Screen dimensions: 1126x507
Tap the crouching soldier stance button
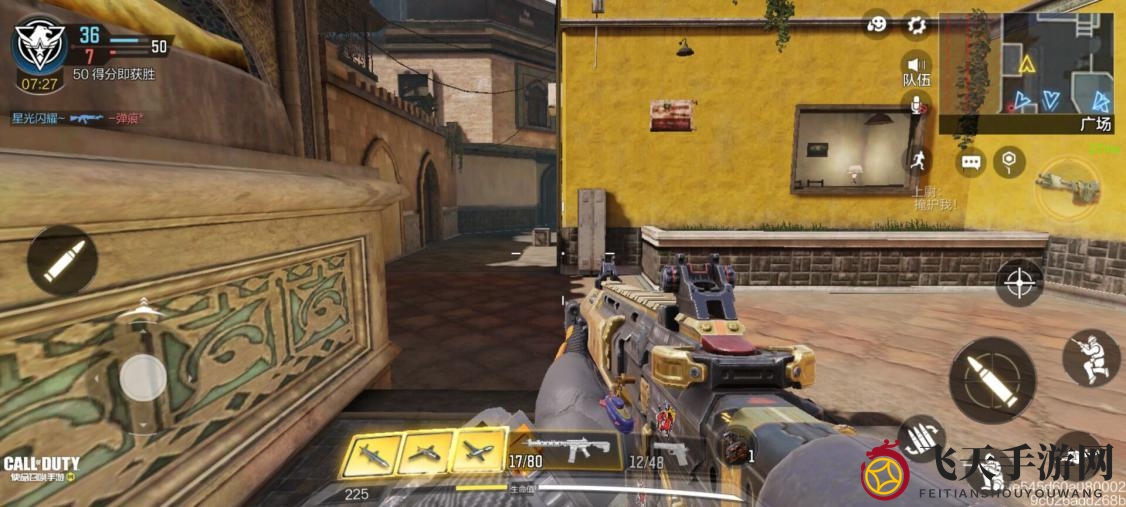click(x=1090, y=358)
